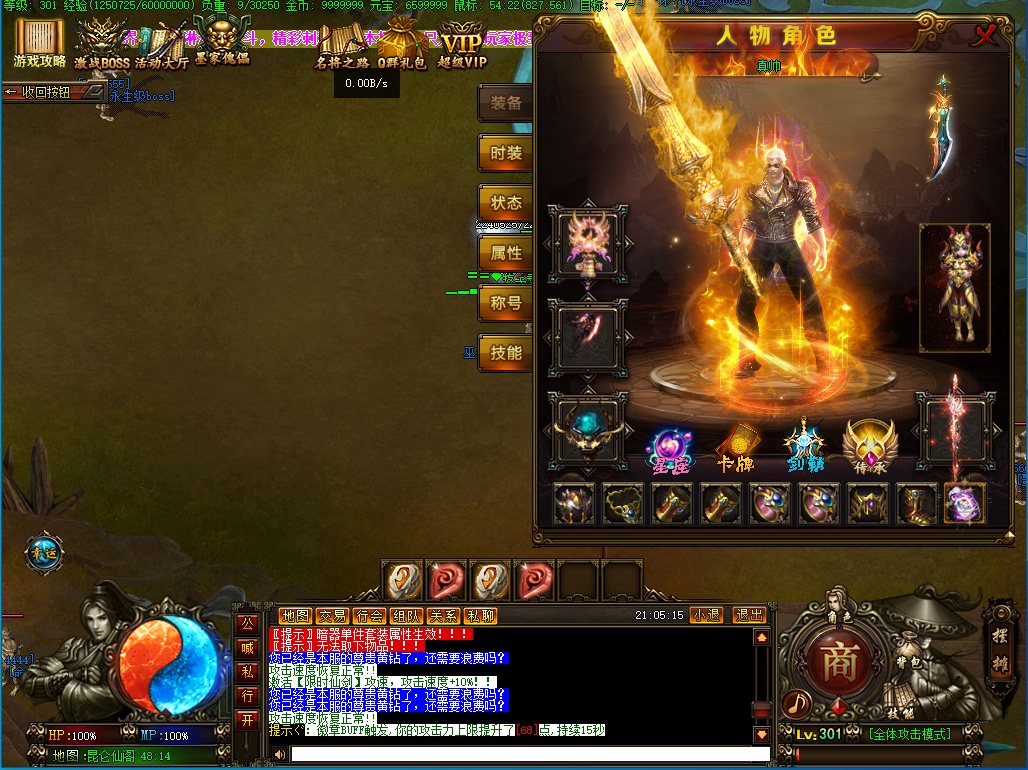Image resolution: width=1028 pixels, height=770 pixels.
Task: Switch to the 技能 skills tab
Action: pyautogui.click(x=506, y=353)
